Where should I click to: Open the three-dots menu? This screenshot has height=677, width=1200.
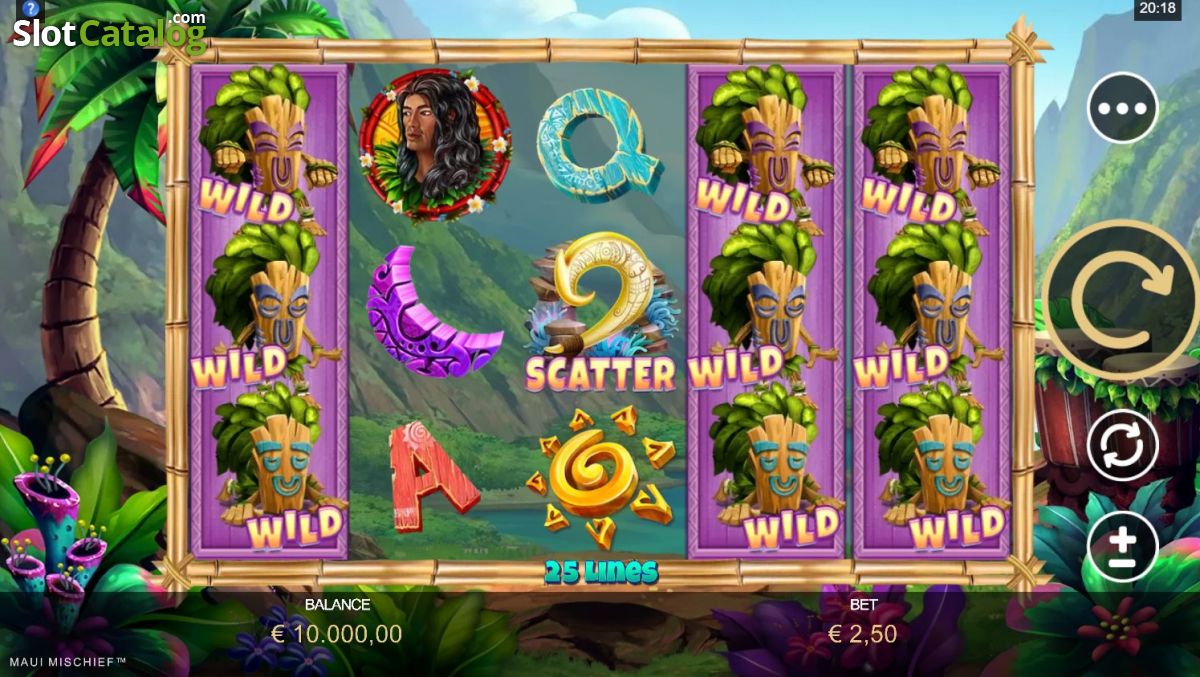(x=1122, y=108)
